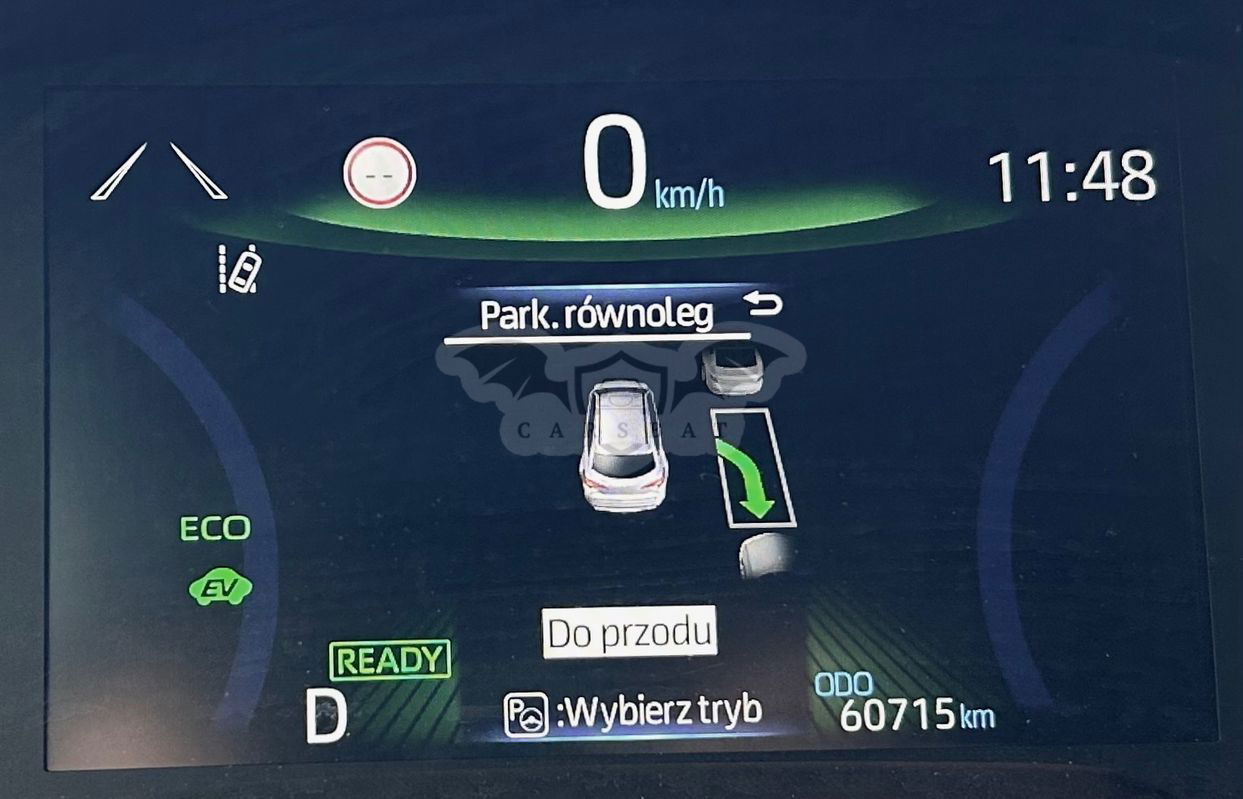Screen dimensions: 1243x799
Task: Select the green EV car indicator
Action: (220, 588)
